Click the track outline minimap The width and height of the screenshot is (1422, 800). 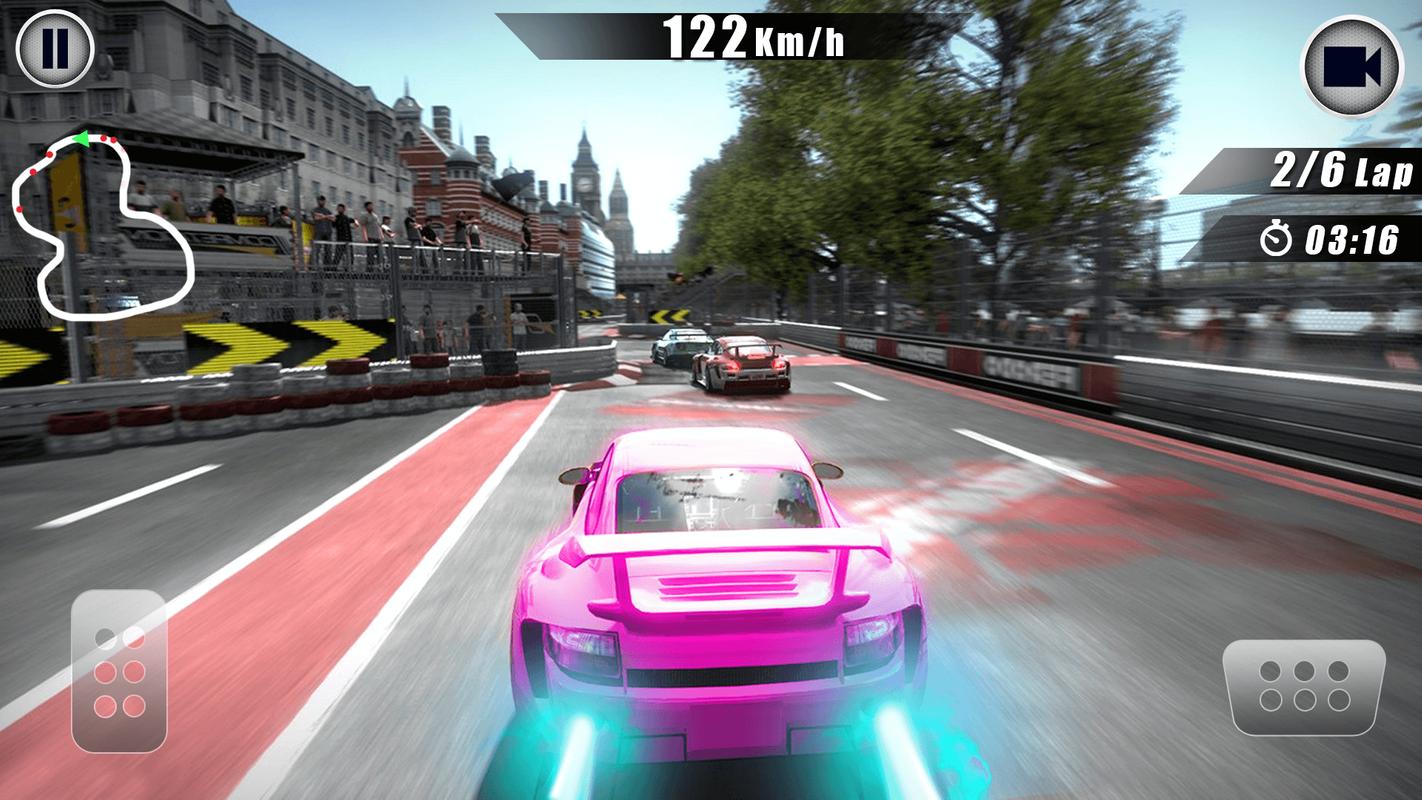pos(100,225)
